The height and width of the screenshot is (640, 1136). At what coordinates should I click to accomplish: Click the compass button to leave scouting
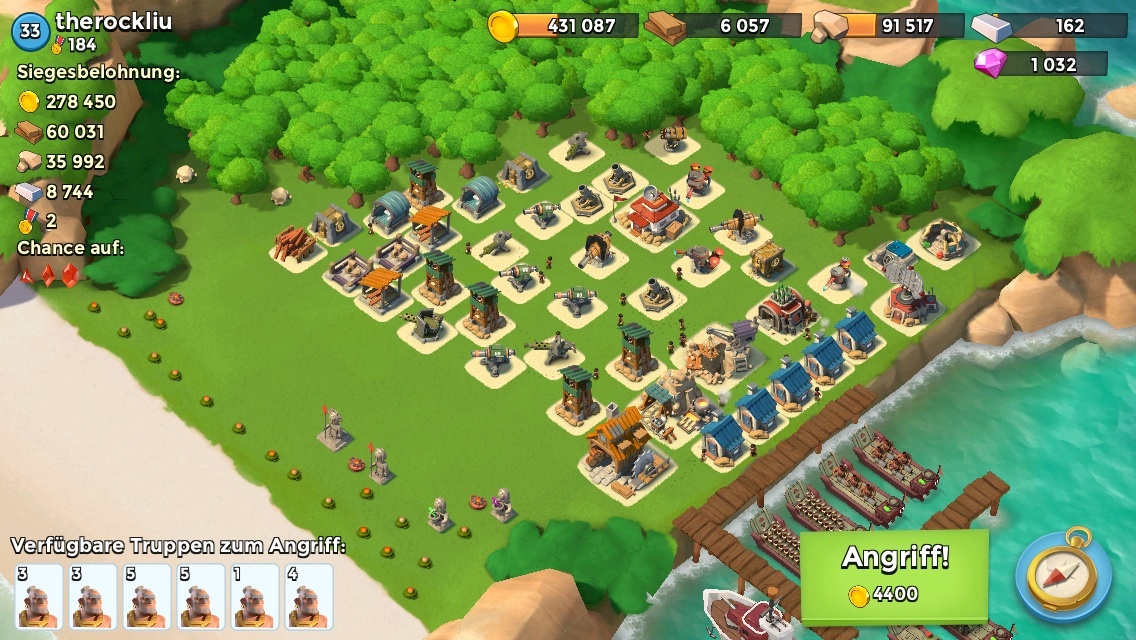click(1063, 576)
